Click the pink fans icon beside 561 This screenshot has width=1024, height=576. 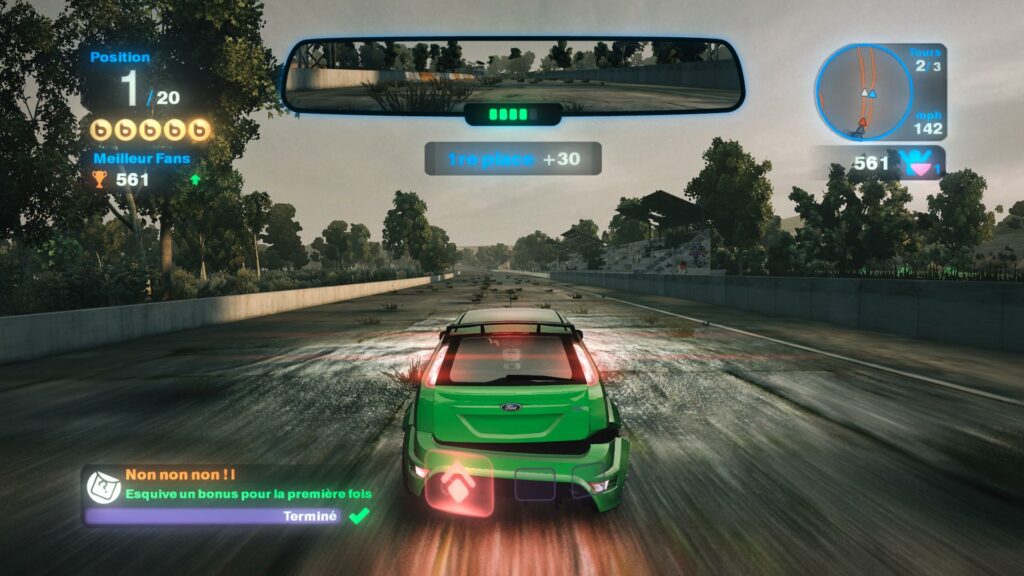pos(917,163)
